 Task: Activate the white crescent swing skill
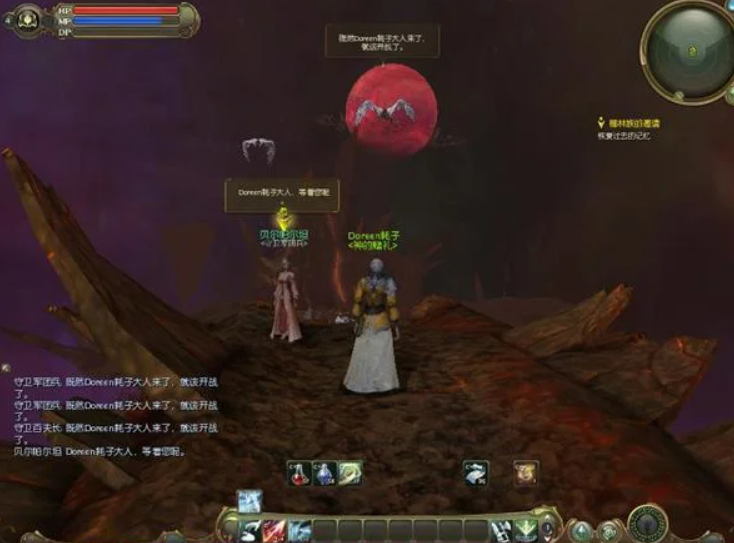(x=248, y=530)
